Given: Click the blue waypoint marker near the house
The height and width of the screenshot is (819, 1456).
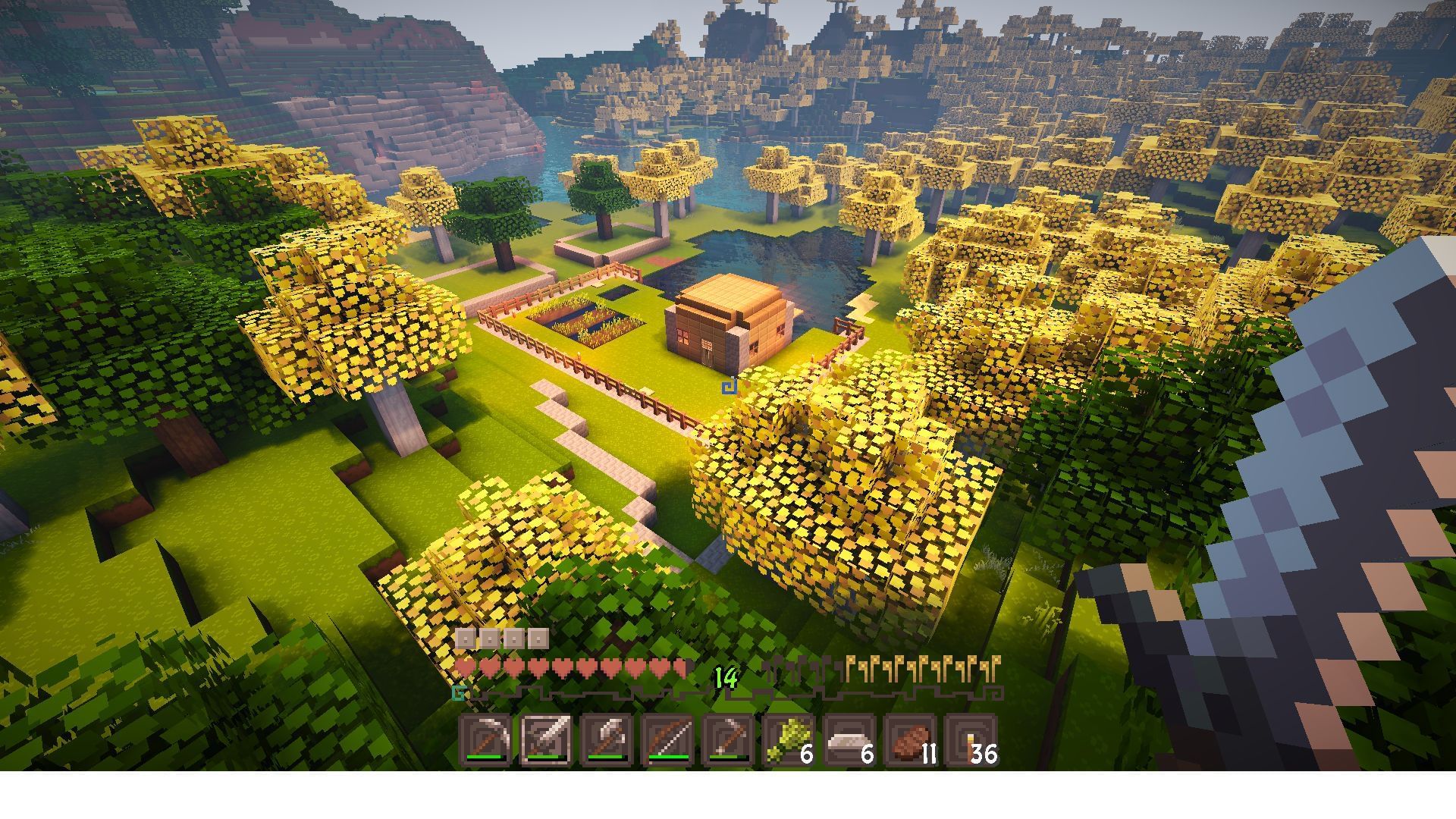Looking at the screenshot, I should coord(729,385).
